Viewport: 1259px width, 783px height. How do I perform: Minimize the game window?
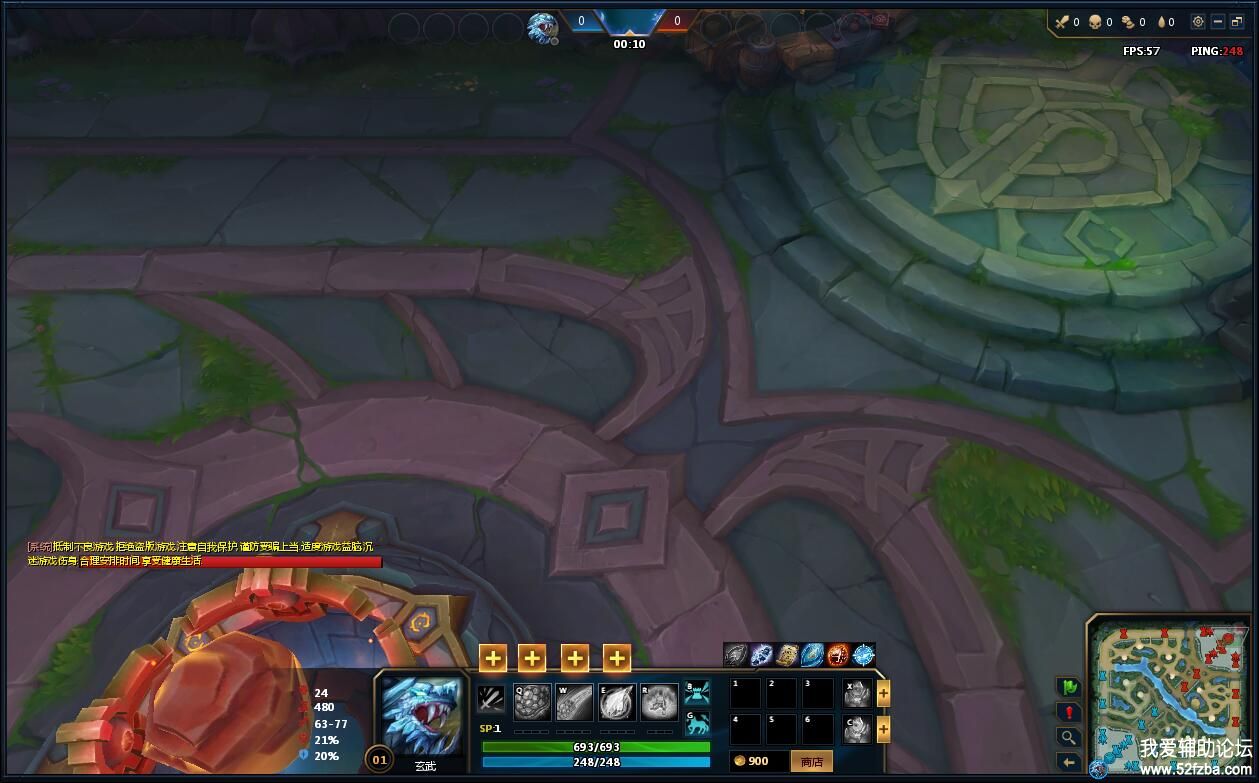1218,22
